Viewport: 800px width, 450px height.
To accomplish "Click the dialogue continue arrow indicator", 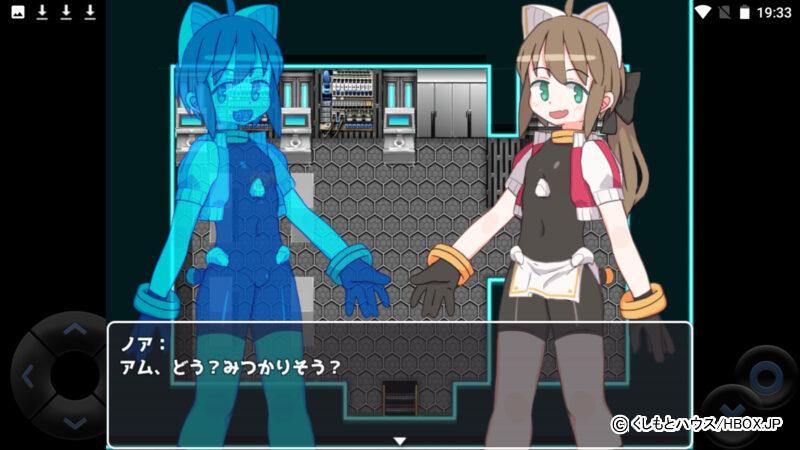I will (x=399, y=440).
